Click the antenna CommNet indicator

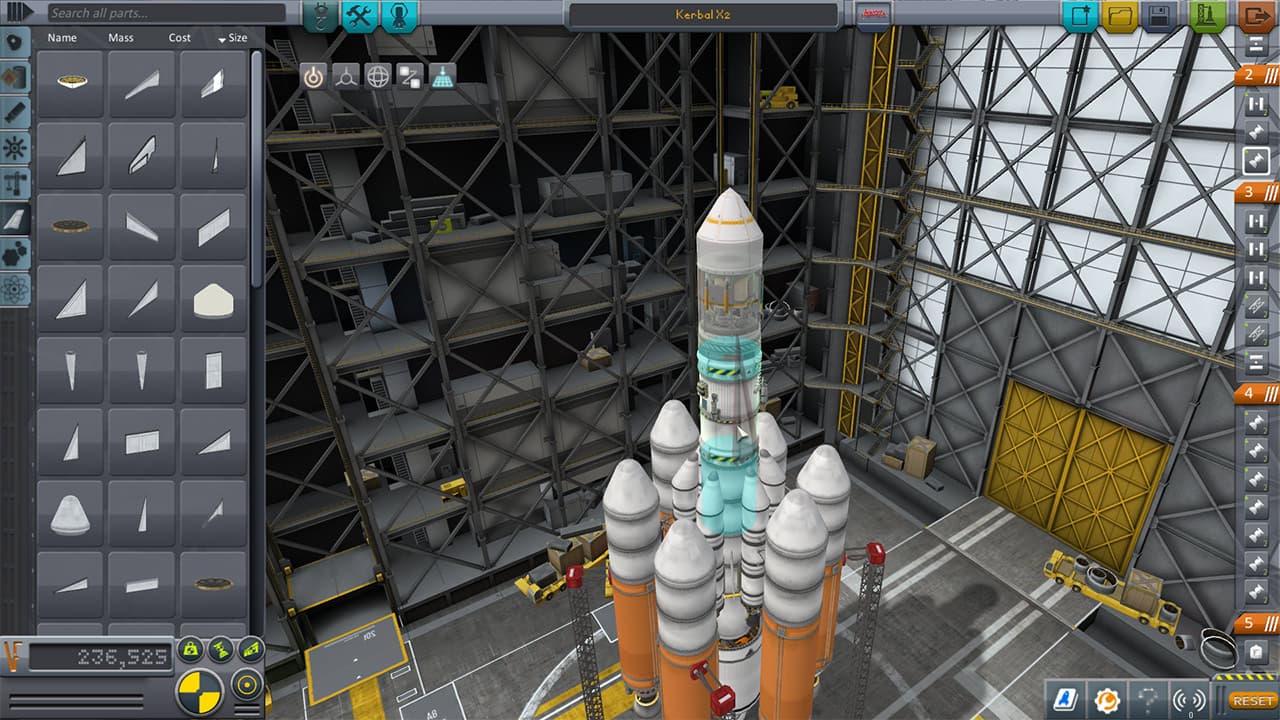click(1189, 700)
